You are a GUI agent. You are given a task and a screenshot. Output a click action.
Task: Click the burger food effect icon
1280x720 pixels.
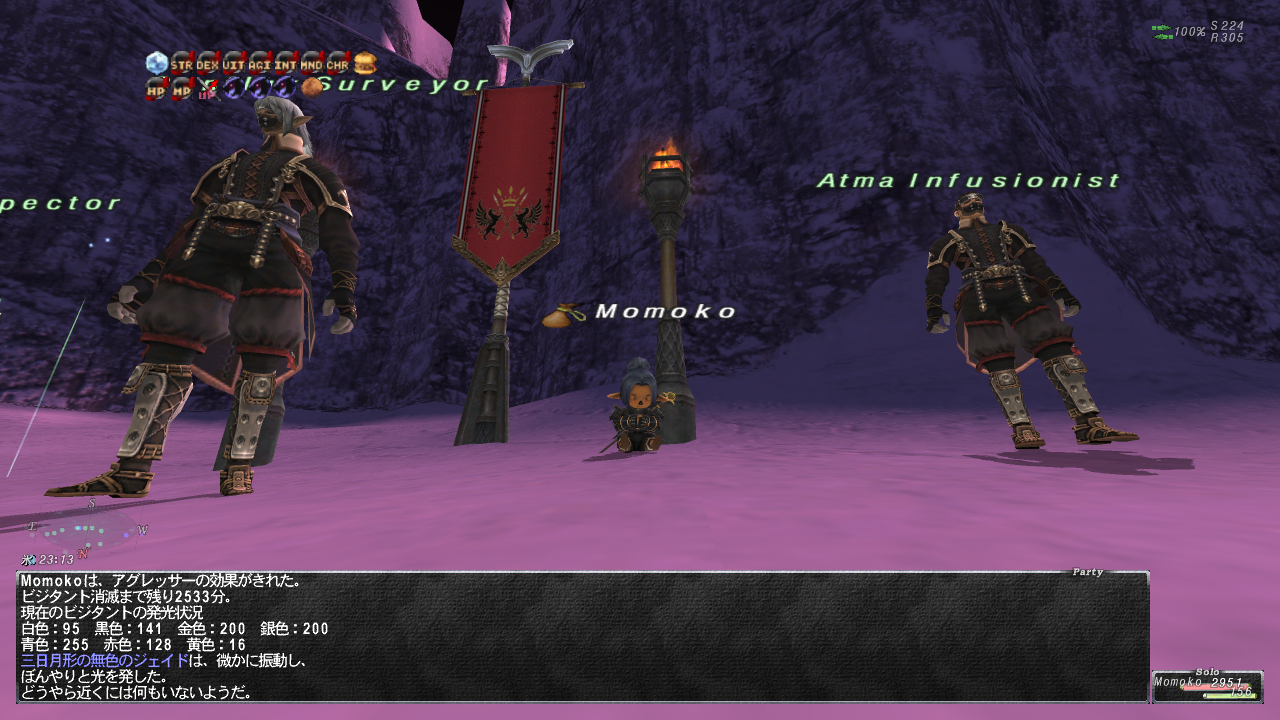[365, 64]
